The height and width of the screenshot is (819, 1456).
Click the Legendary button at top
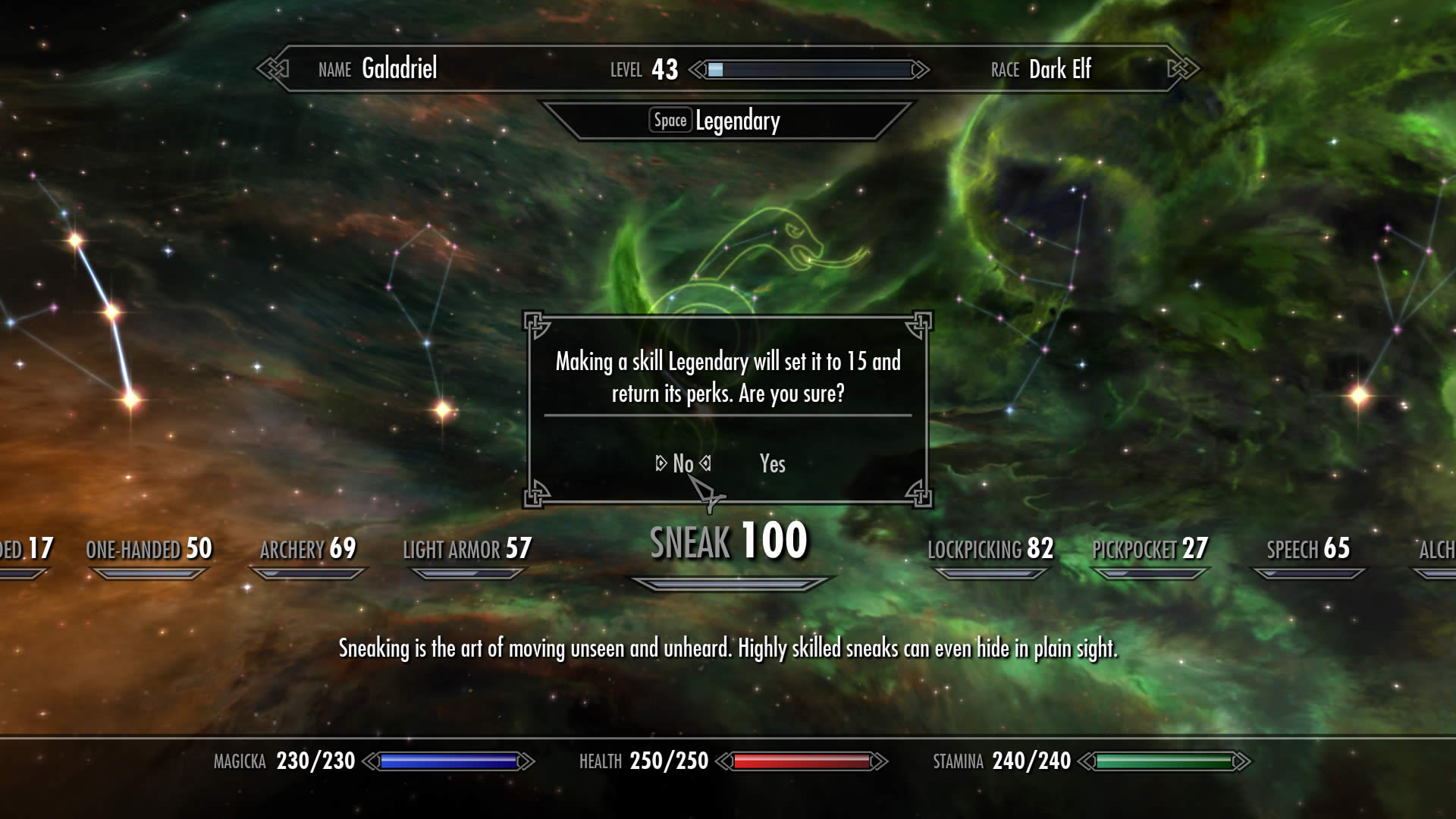coord(717,121)
